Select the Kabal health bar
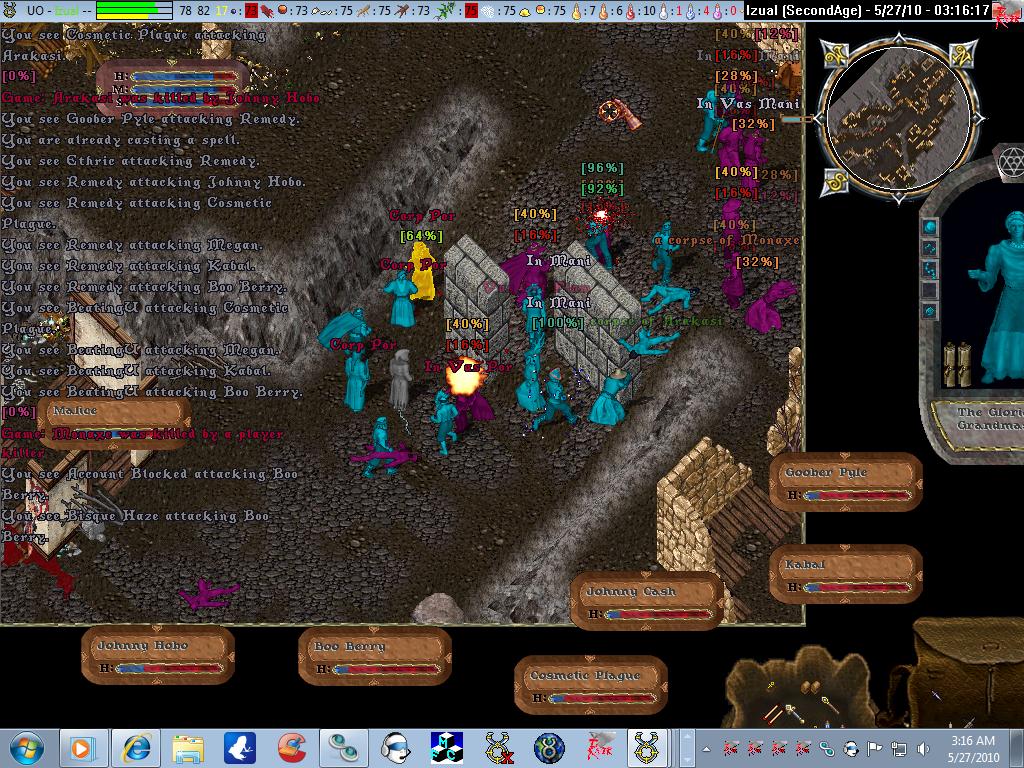Screen dimensions: 1024x768 click(846, 576)
